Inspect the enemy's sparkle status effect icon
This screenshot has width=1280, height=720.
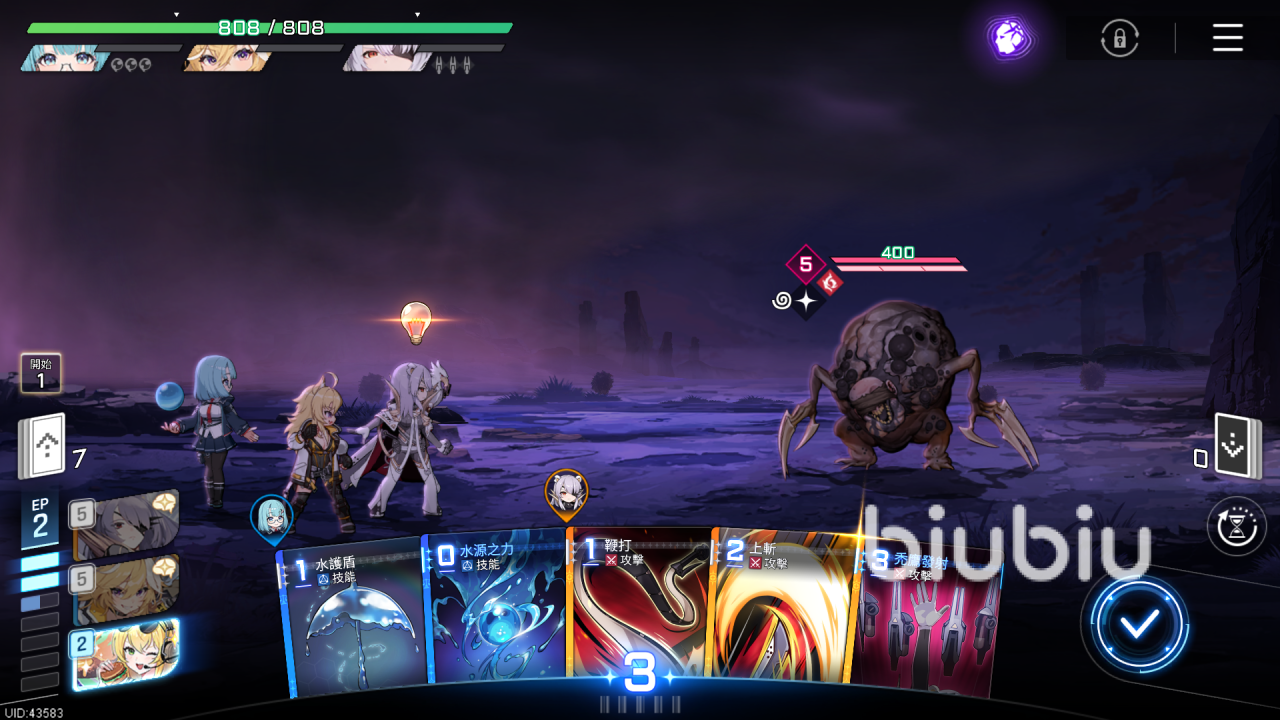point(807,301)
